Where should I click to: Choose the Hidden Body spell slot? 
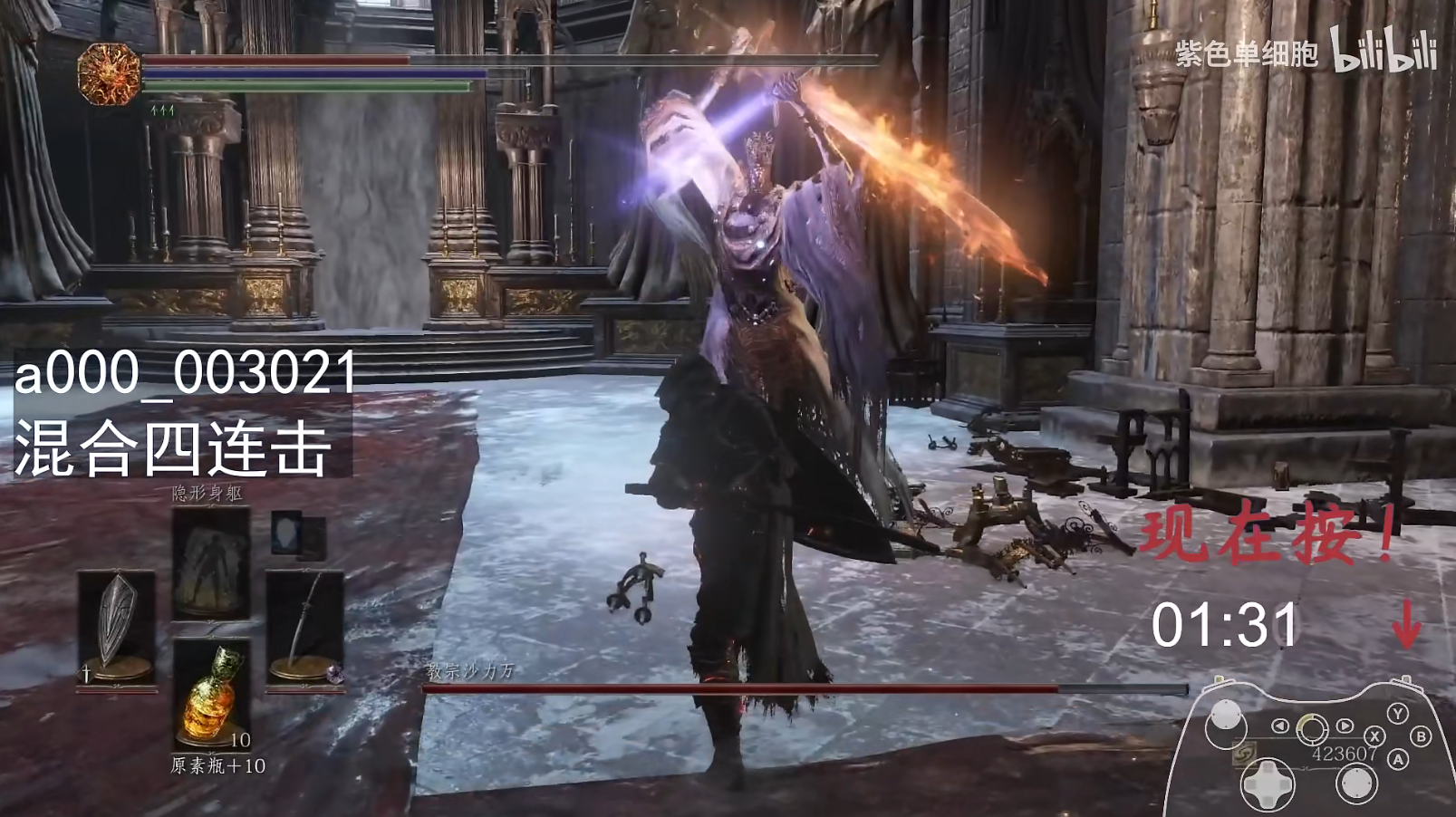211,562
